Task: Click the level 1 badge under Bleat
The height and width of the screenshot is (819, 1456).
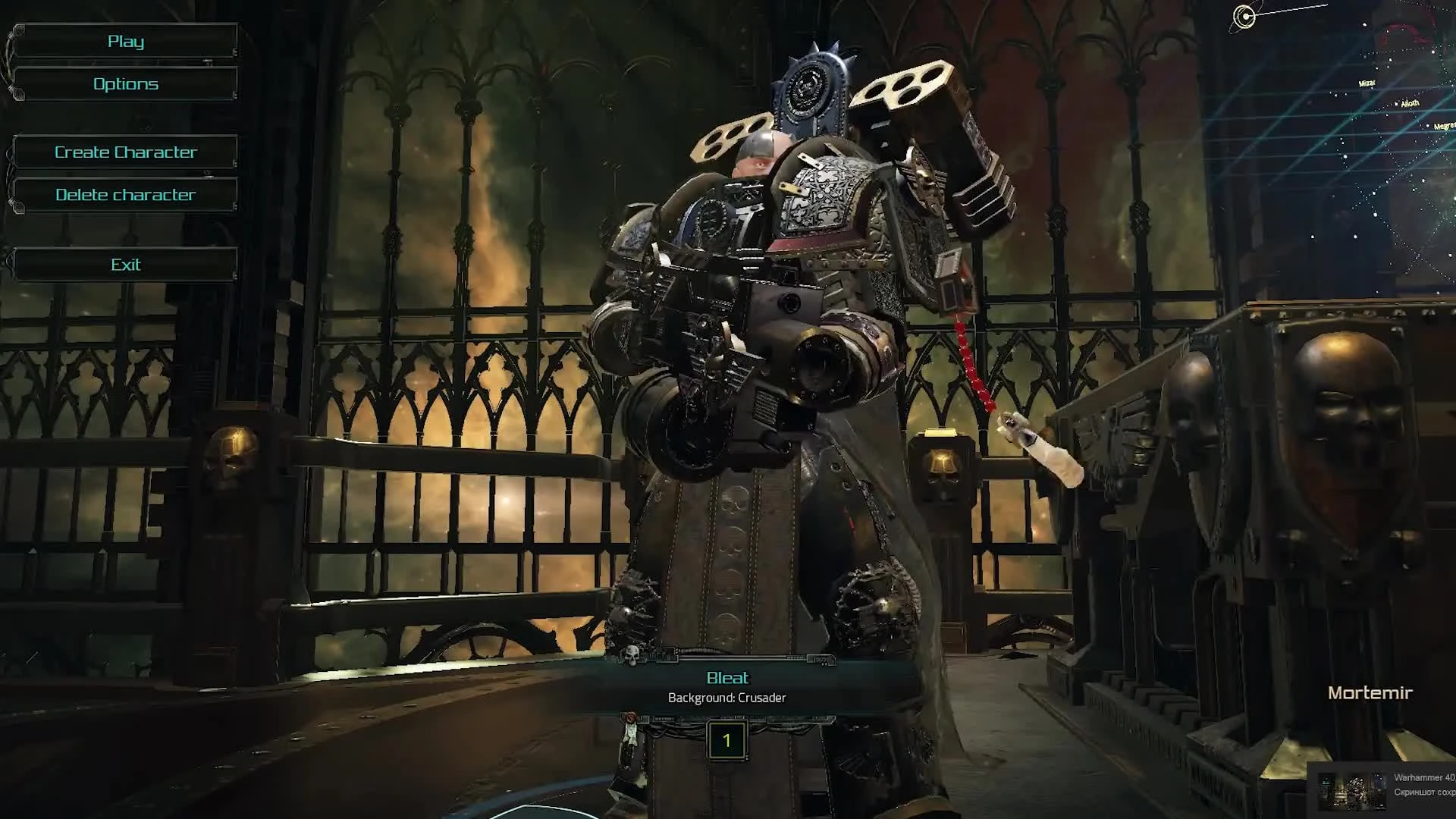Action: [x=726, y=741]
